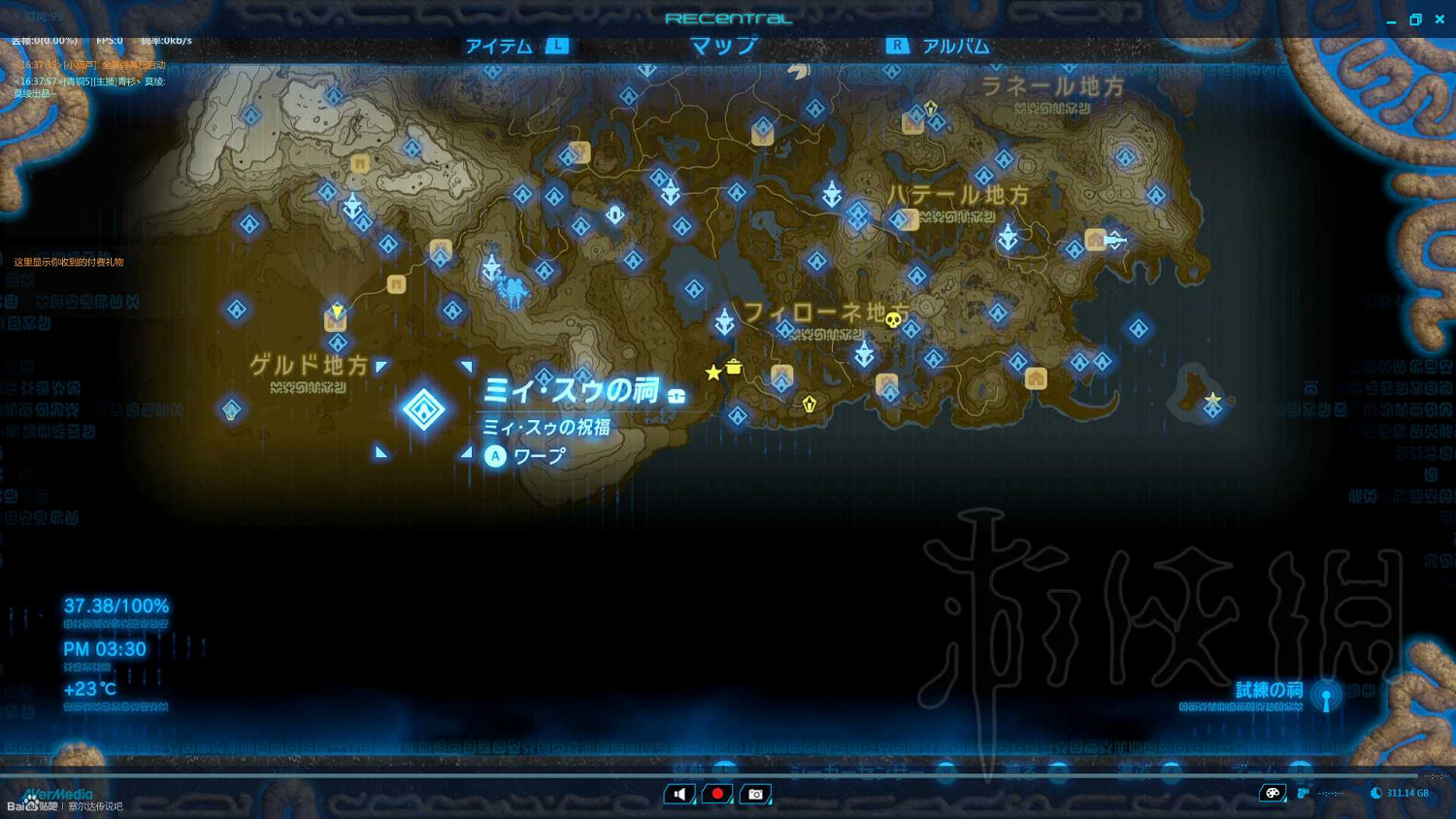The image size is (1456, 819).
Task: Open the アイテム tab with L label
Action: click(499, 46)
